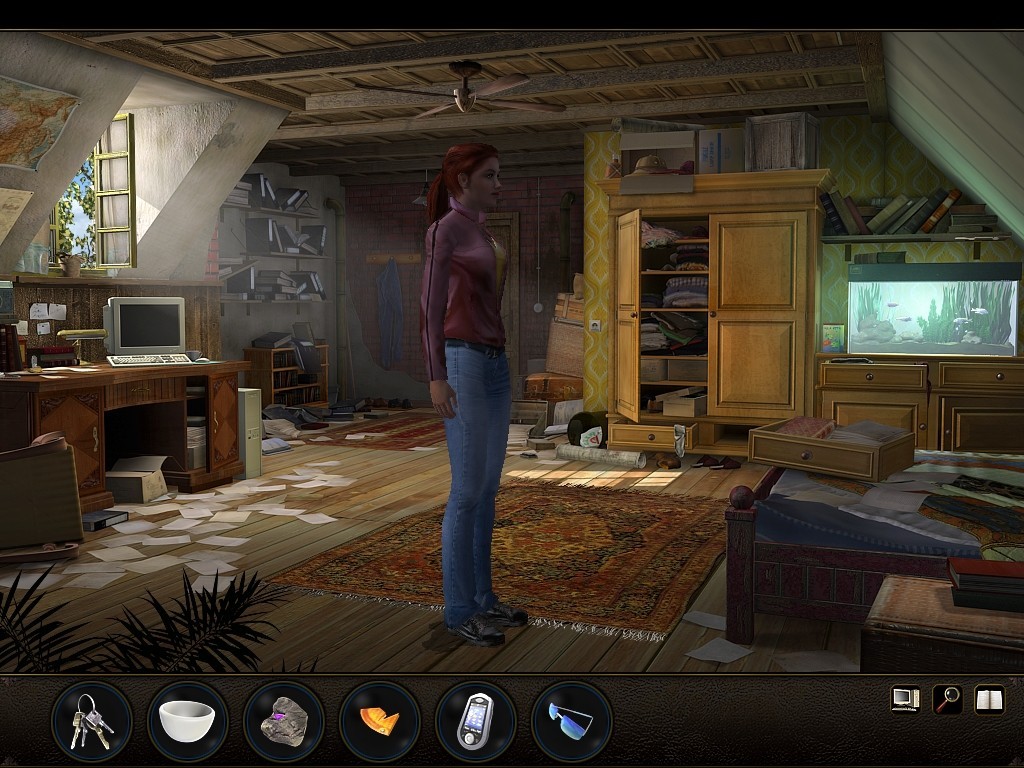Viewport: 1024px width, 768px height.
Task: Select the key ring inventory item
Action: 91,720
